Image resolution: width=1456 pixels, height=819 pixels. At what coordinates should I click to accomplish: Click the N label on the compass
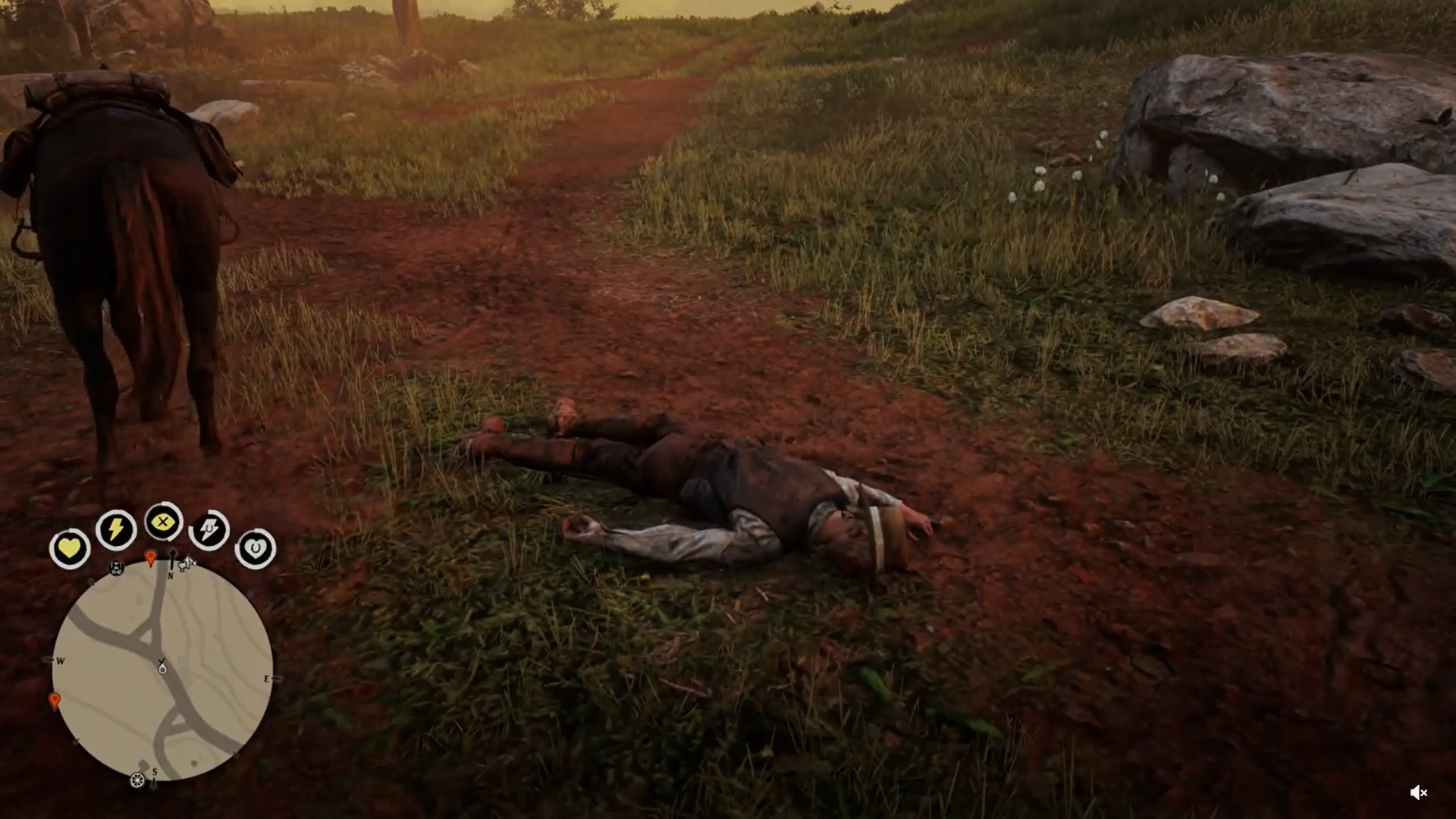coord(171,575)
